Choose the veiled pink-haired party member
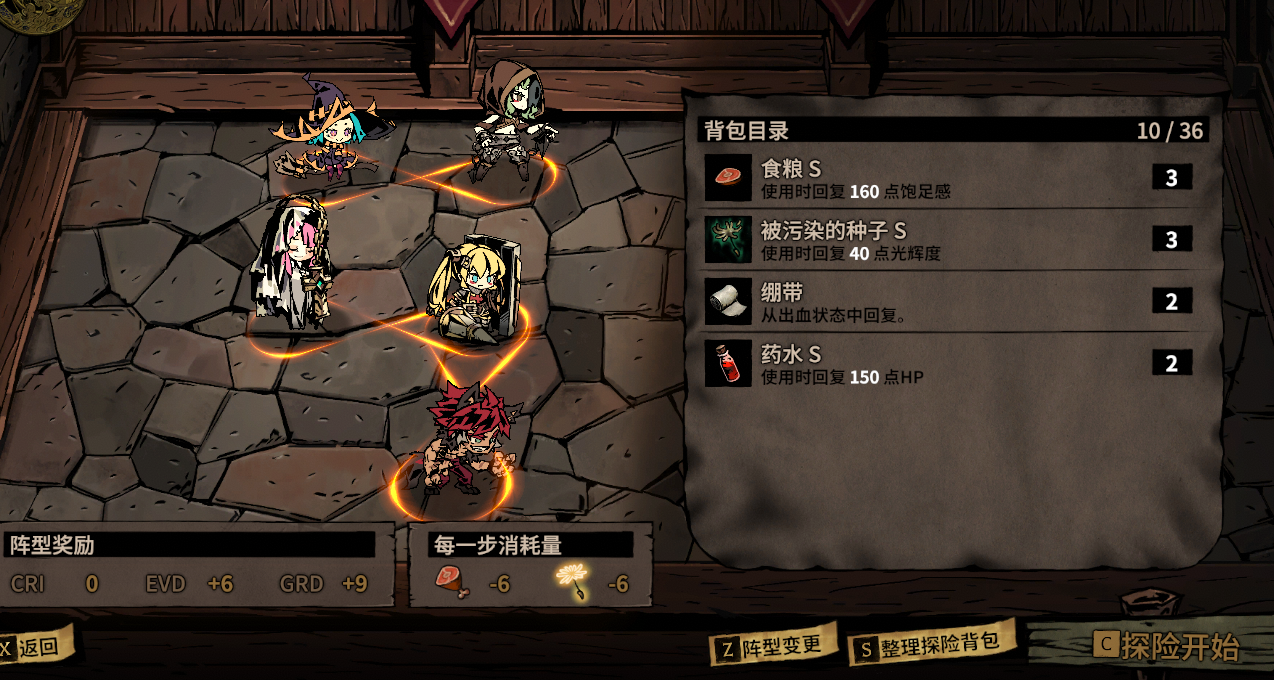1274x680 pixels. [292, 262]
